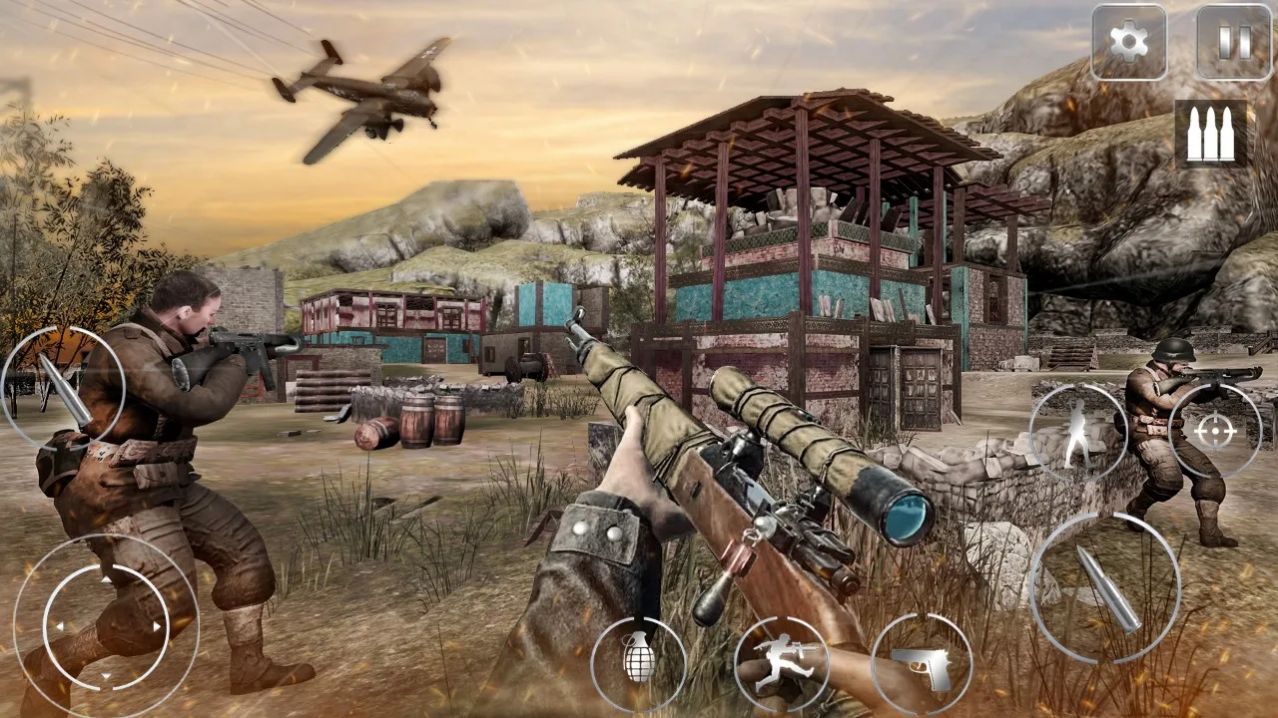Pause the game

tap(1234, 42)
